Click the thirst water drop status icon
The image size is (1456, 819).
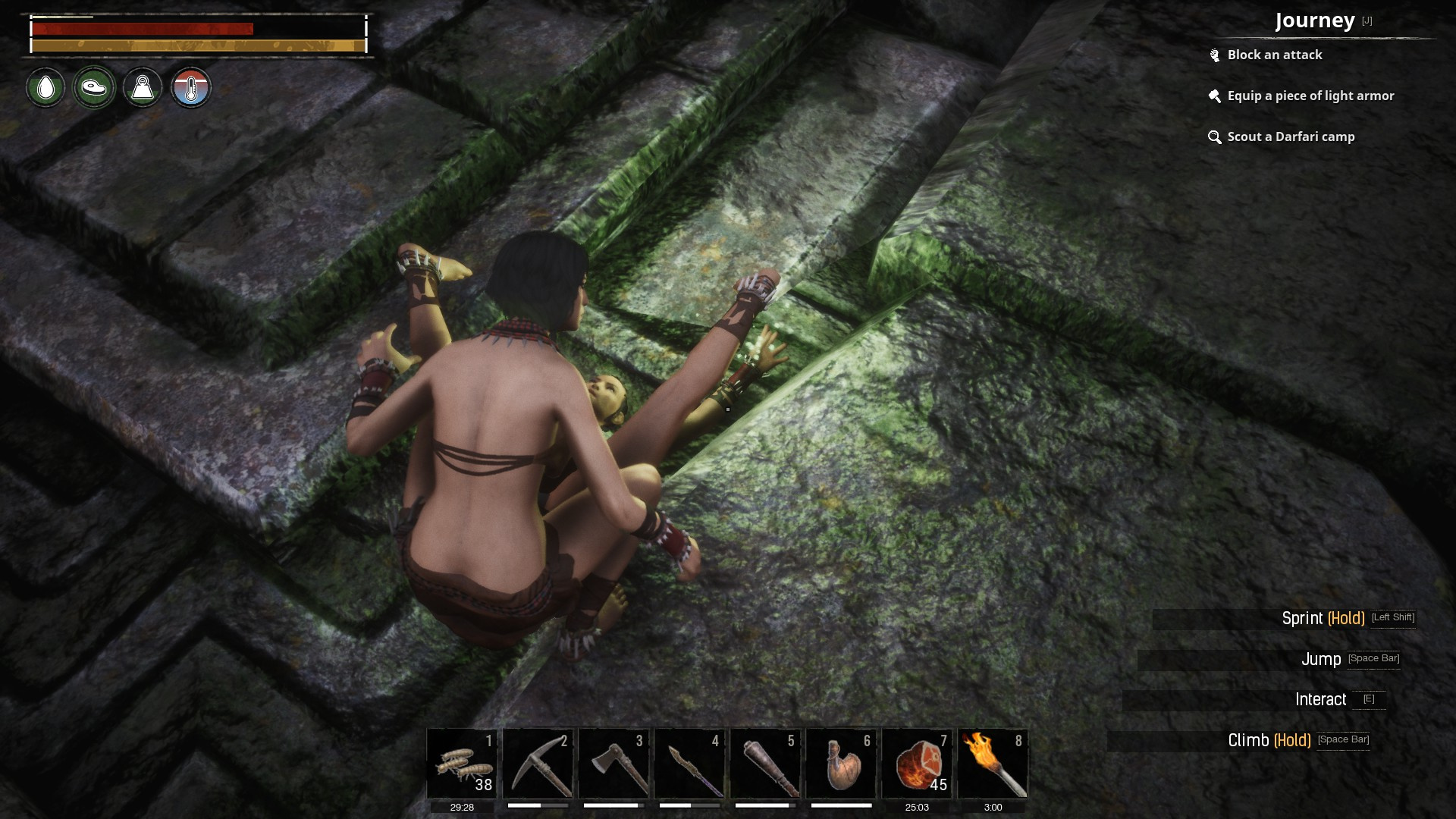coord(45,88)
